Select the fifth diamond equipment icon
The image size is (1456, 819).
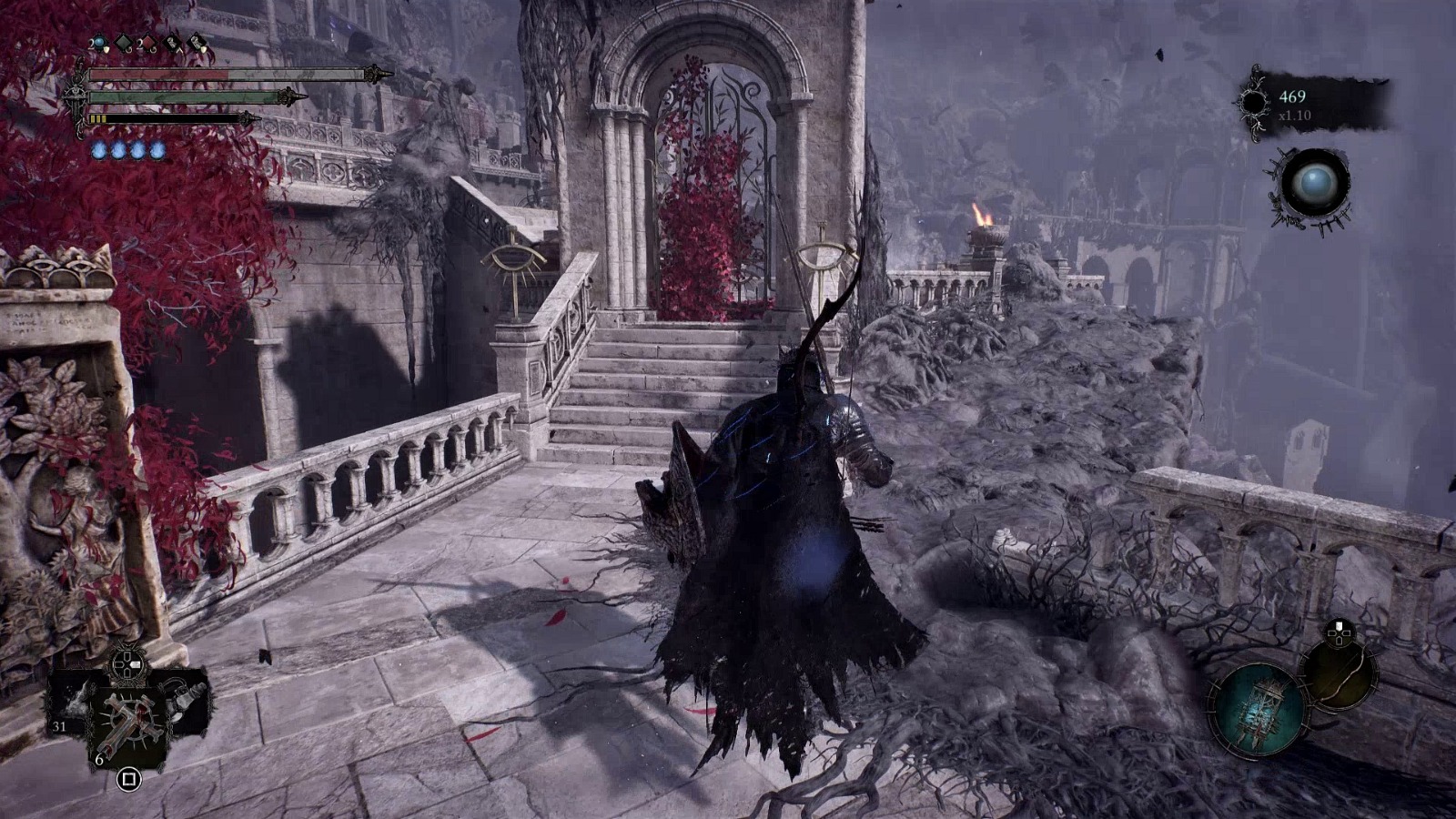pyautogui.click(x=197, y=40)
